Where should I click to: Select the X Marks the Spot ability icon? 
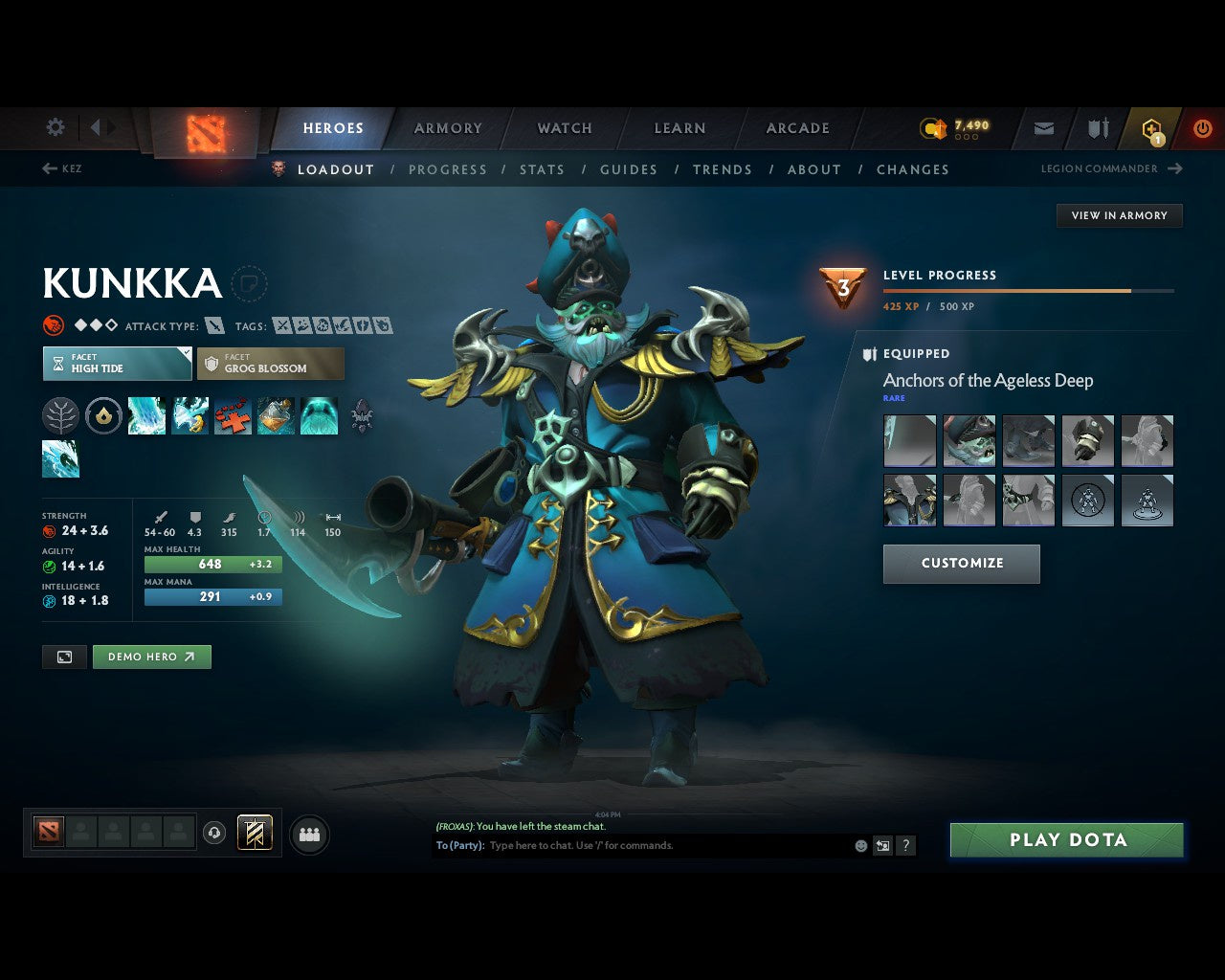pos(232,416)
